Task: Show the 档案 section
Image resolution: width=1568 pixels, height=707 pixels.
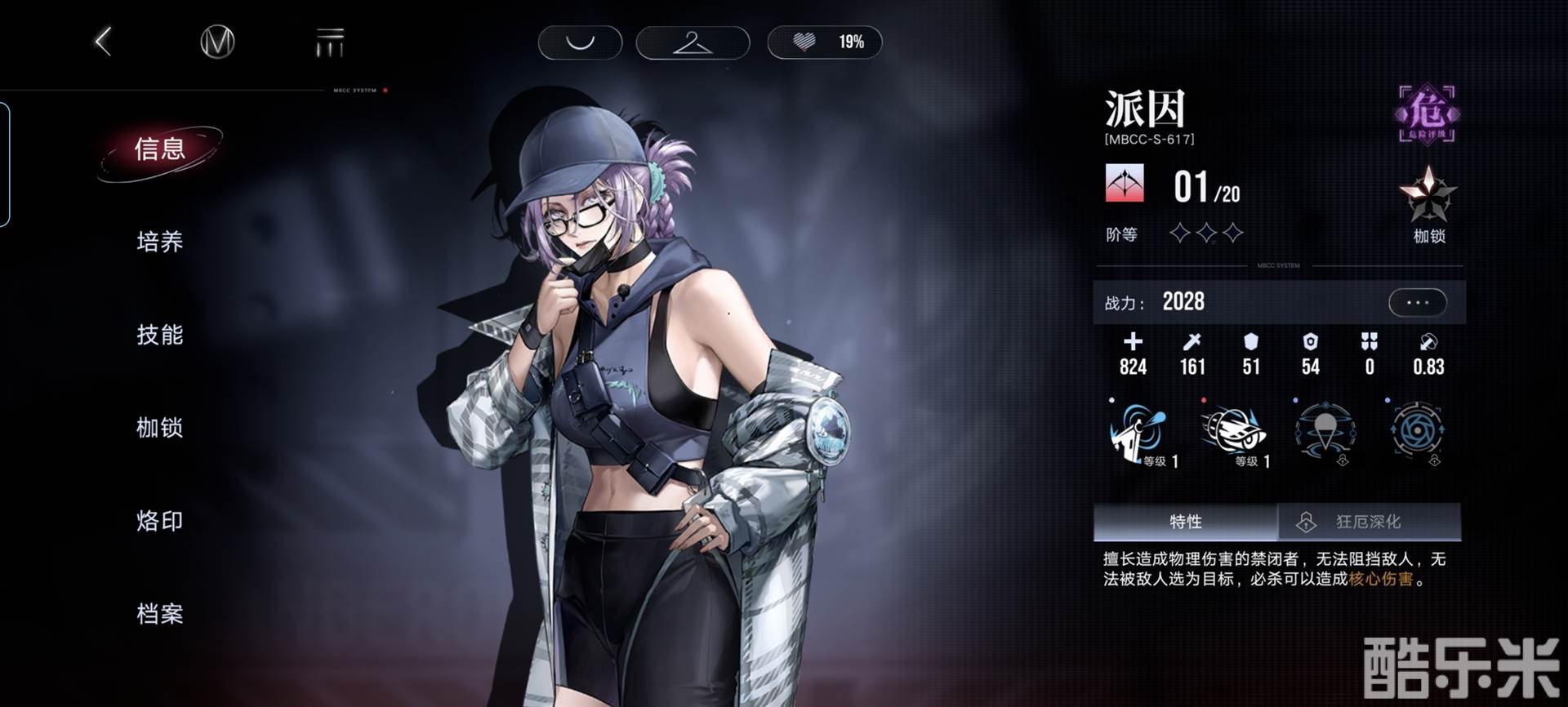Action: 160,614
